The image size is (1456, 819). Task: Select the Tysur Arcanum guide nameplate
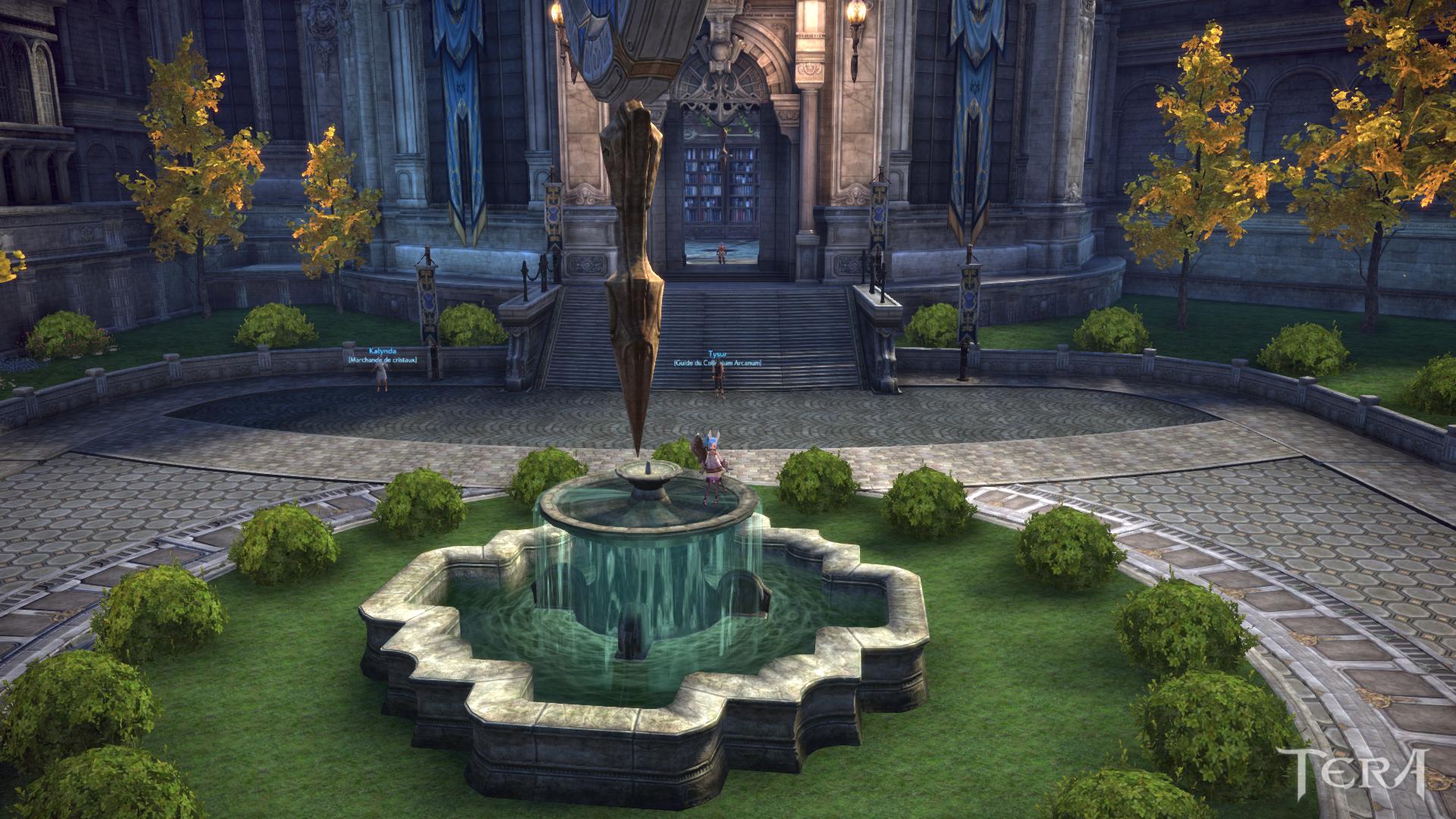click(717, 358)
